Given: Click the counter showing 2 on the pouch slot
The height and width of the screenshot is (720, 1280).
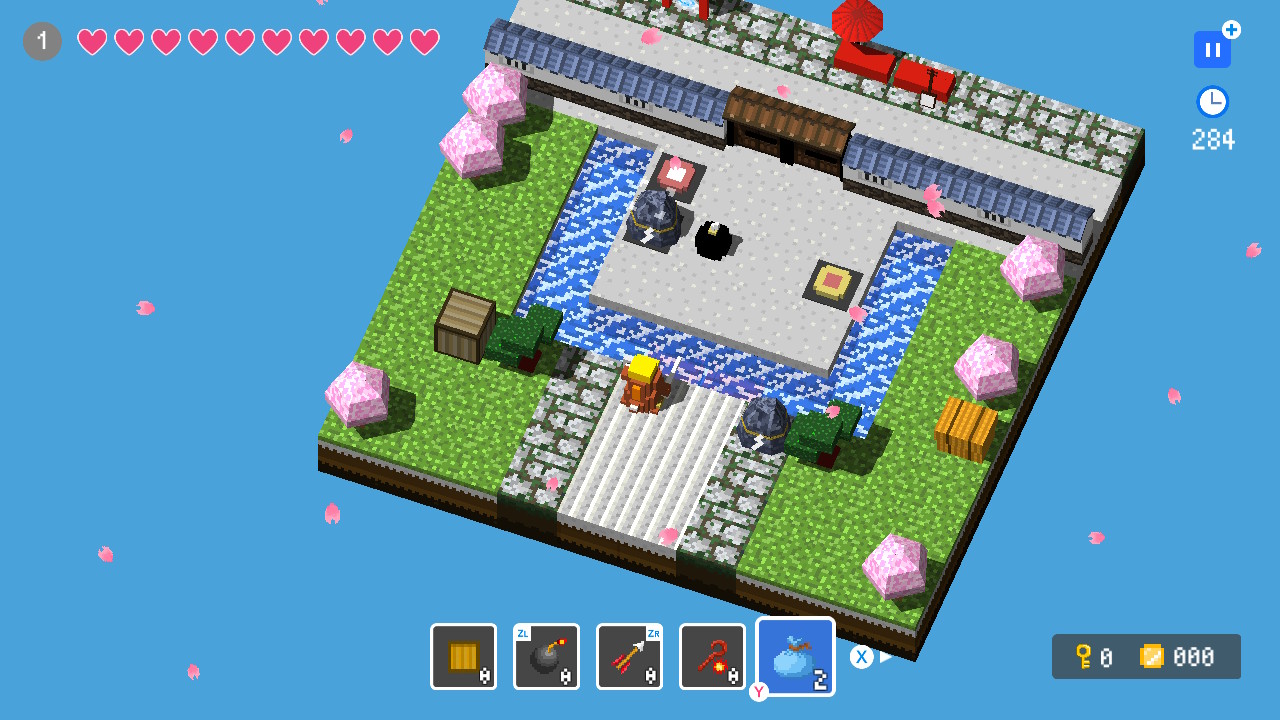Looking at the screenshot, I should 819,679.
